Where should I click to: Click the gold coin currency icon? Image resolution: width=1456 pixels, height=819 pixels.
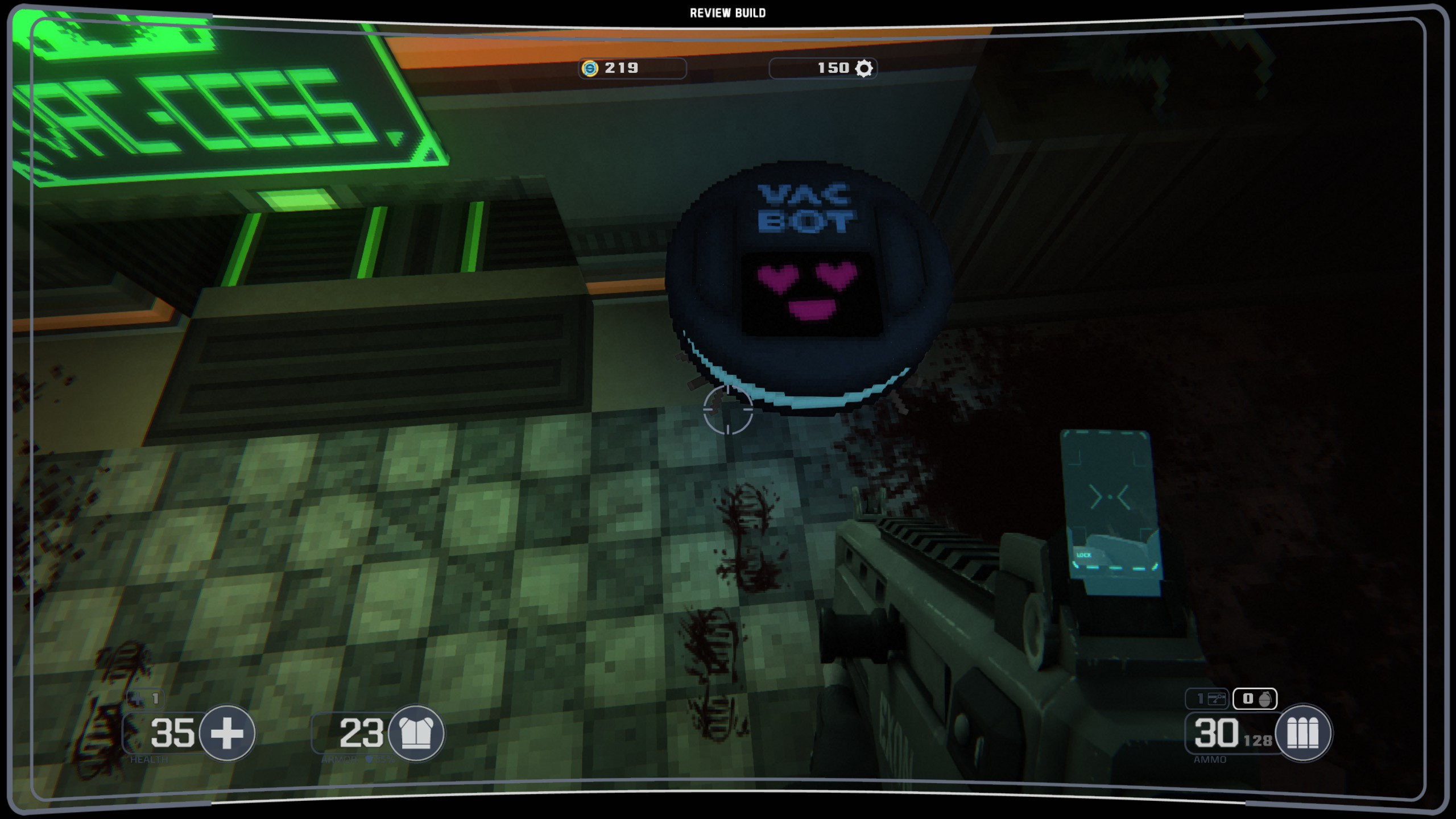(x=590, y=68)
